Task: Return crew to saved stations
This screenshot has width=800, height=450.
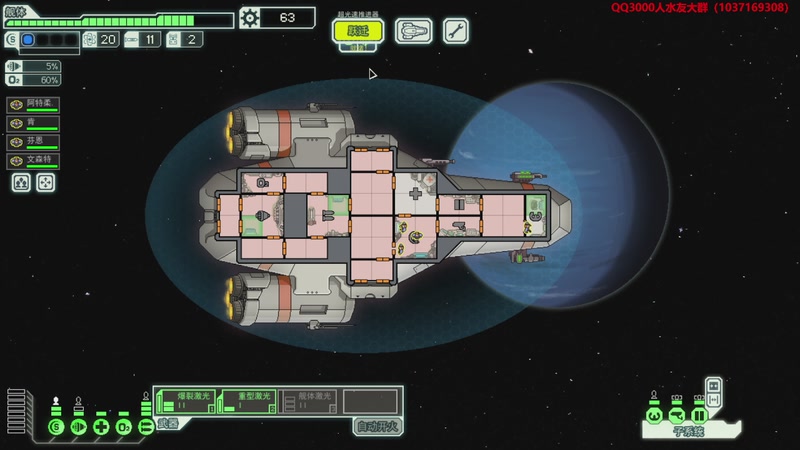Action: click(45, 183)
